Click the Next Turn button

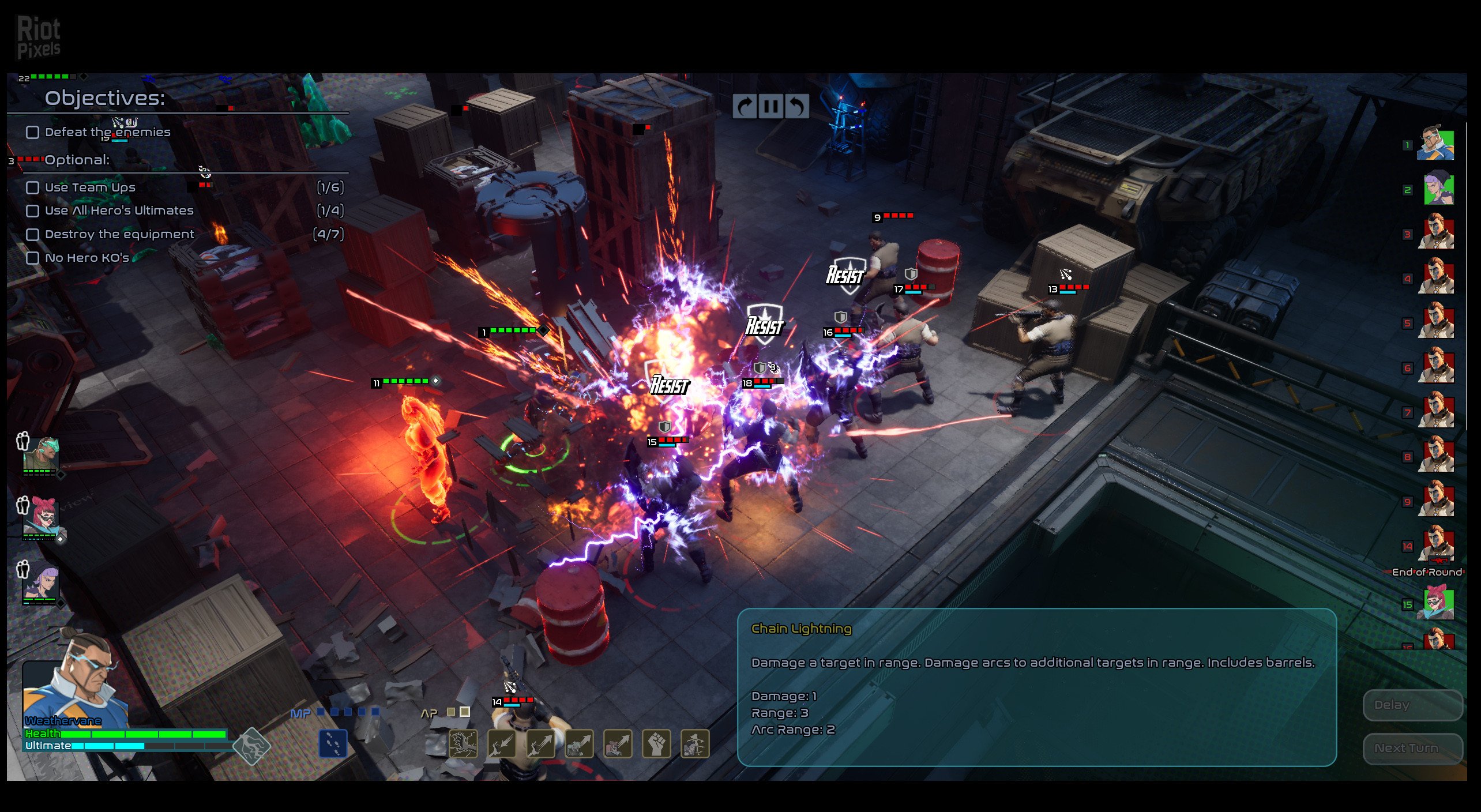coord(1412,748)
